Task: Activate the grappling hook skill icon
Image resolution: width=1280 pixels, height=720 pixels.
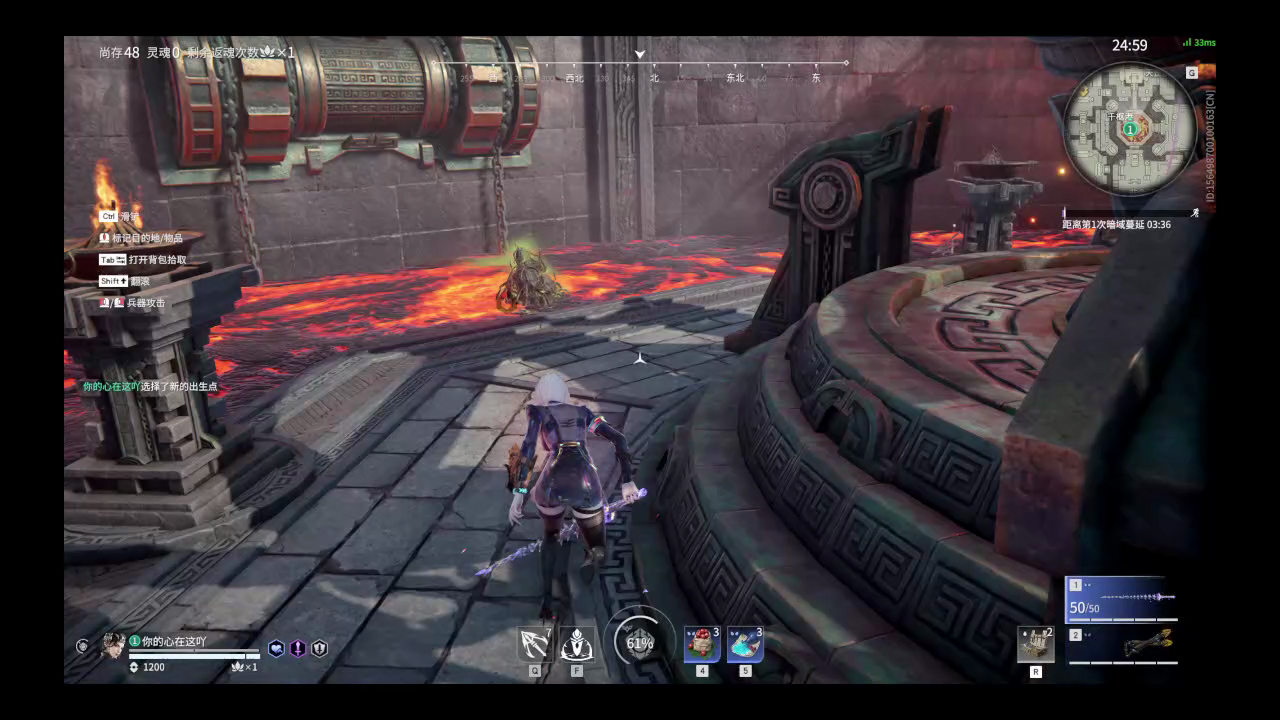Action: tap(535, 645)
